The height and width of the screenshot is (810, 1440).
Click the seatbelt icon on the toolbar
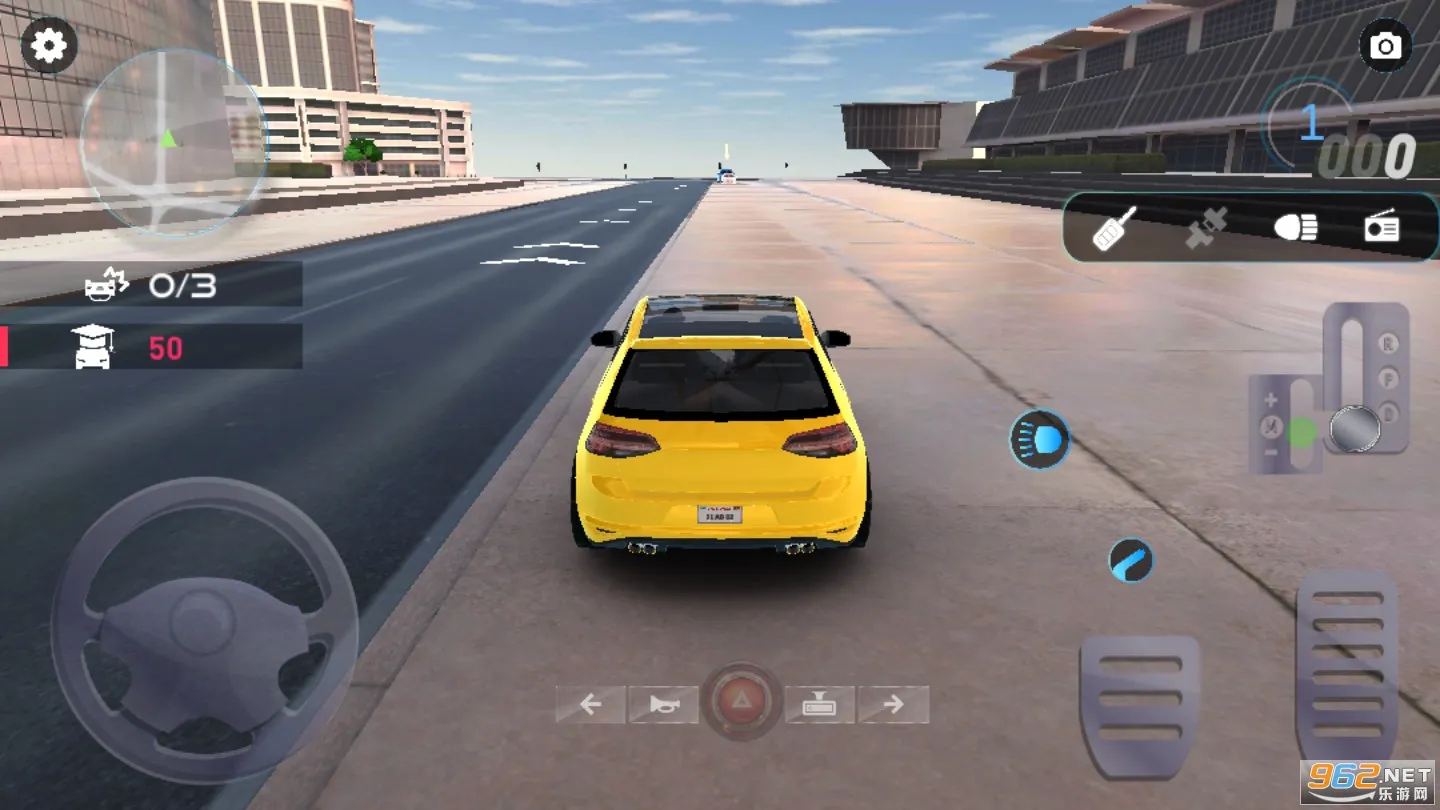click(1204, 228)
